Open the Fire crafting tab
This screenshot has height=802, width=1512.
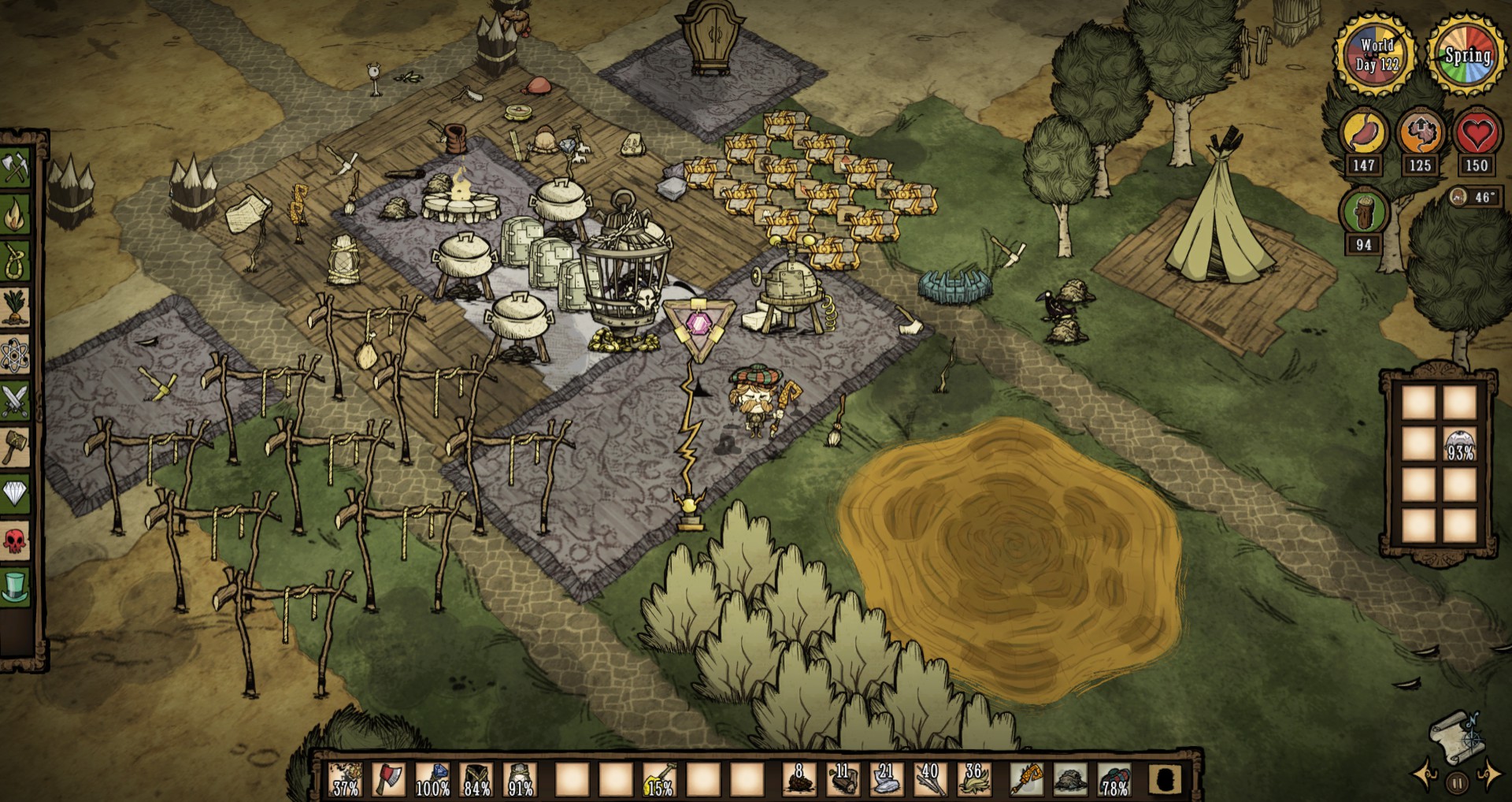tap(15, 213)
